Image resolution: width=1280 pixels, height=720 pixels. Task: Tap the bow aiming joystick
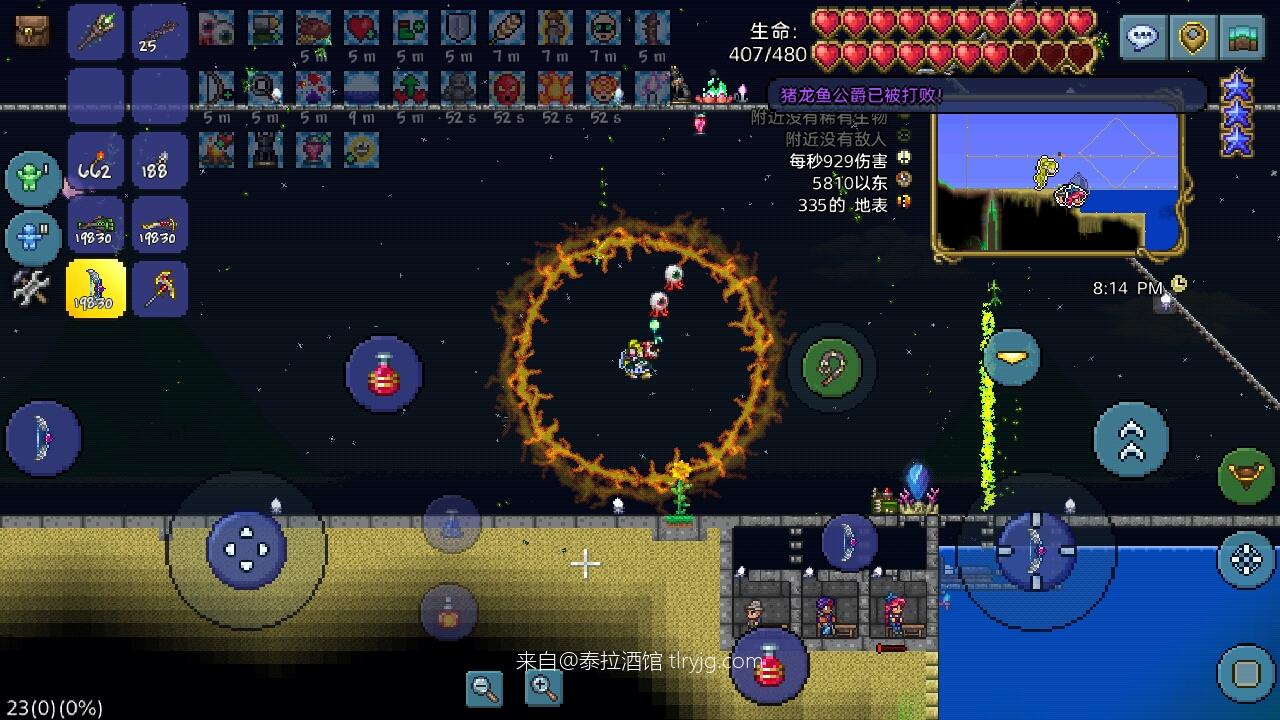(x=1035, y=549)
